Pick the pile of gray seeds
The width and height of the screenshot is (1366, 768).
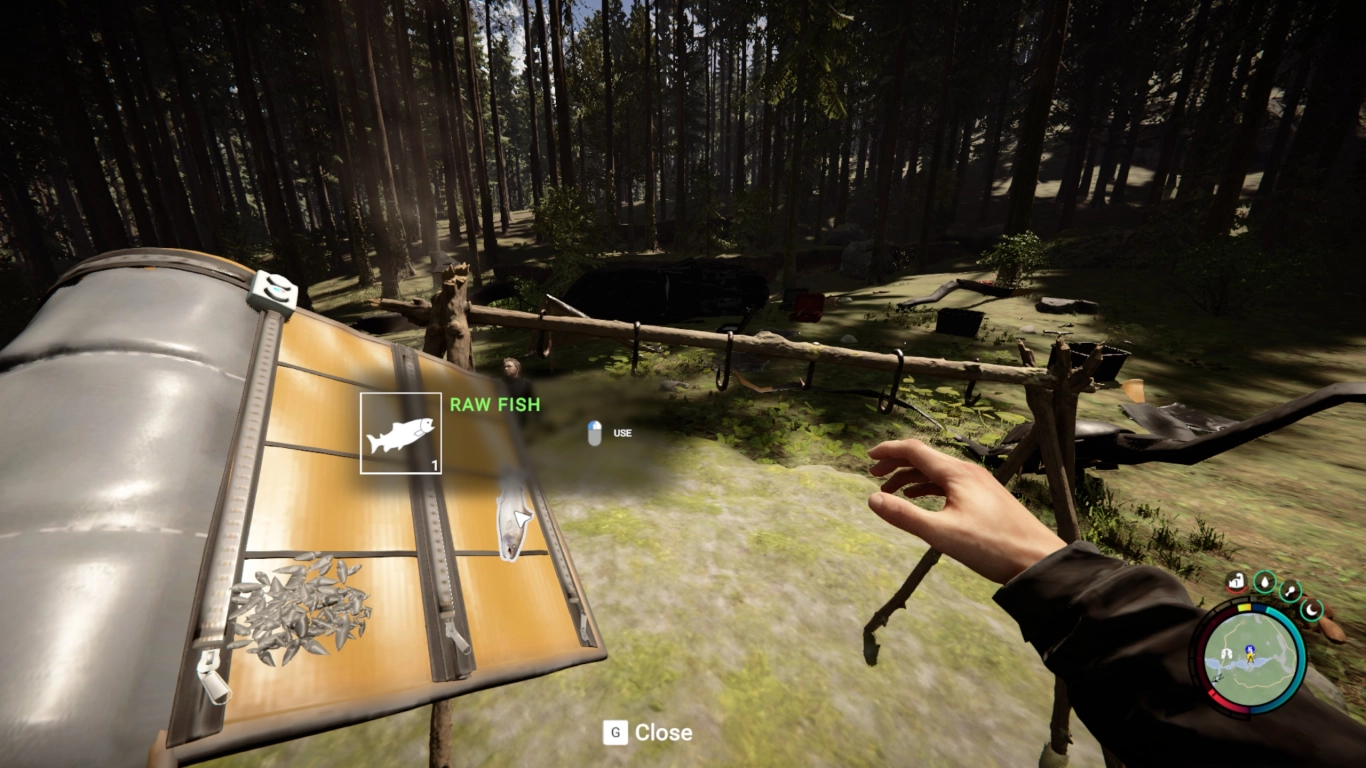click(299, 606)
